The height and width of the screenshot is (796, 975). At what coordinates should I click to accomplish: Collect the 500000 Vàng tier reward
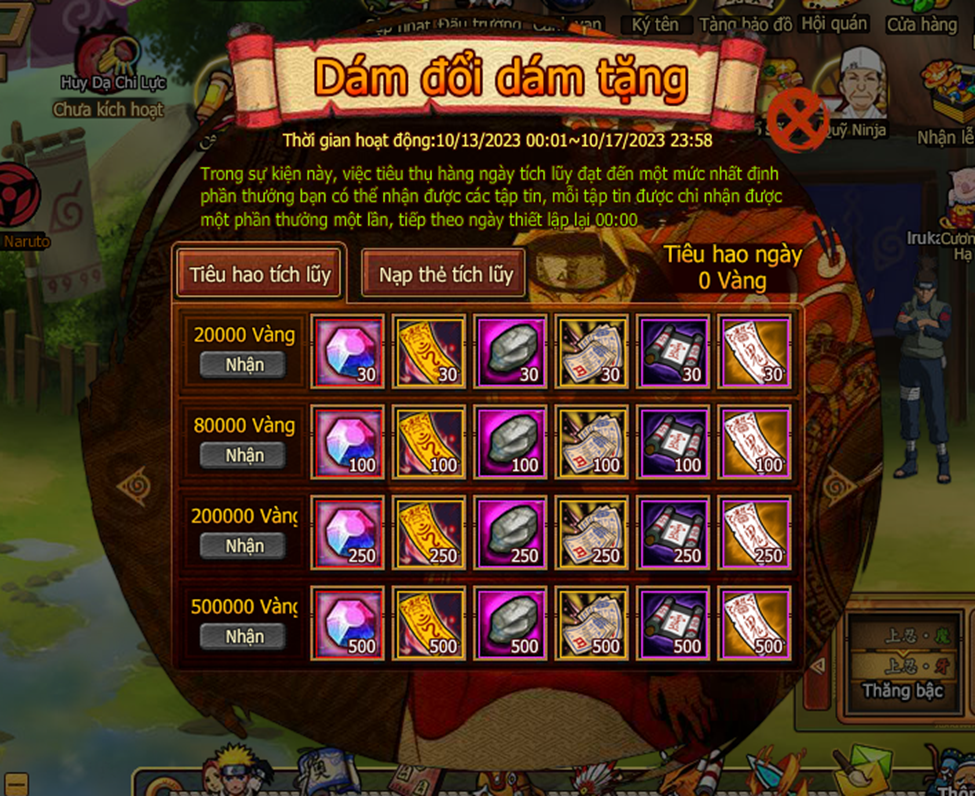[243, 636]
